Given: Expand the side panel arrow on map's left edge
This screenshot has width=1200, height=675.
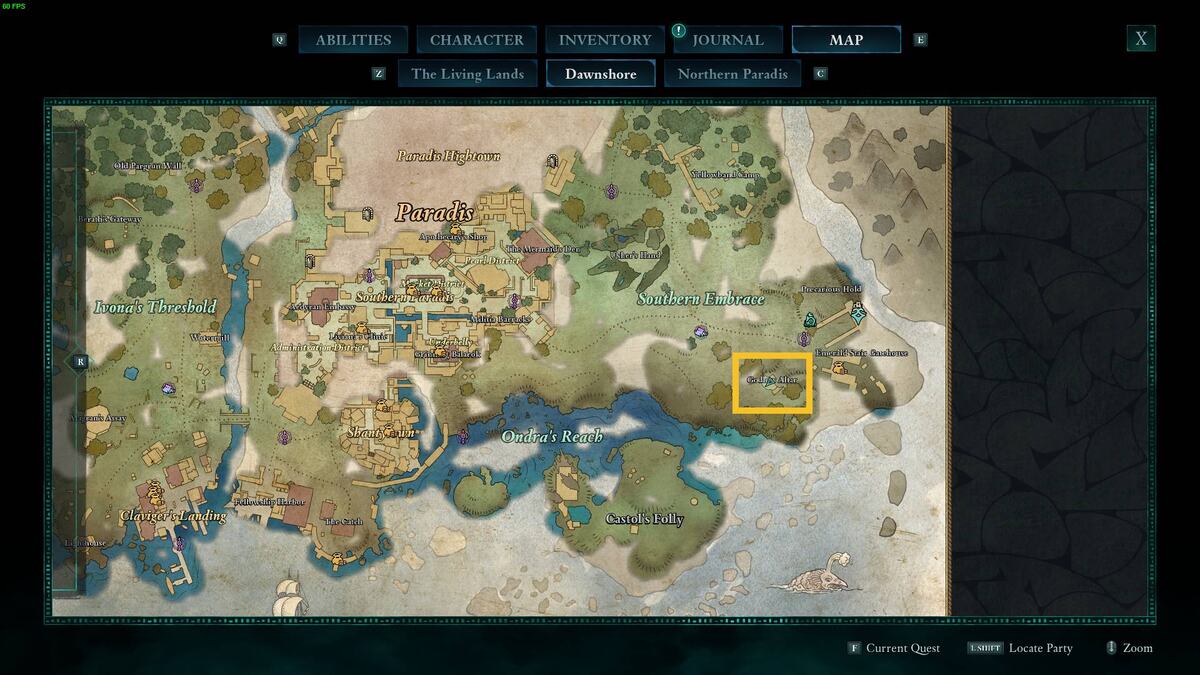Looking at the screenshot, I should click(x=80, y=361).
